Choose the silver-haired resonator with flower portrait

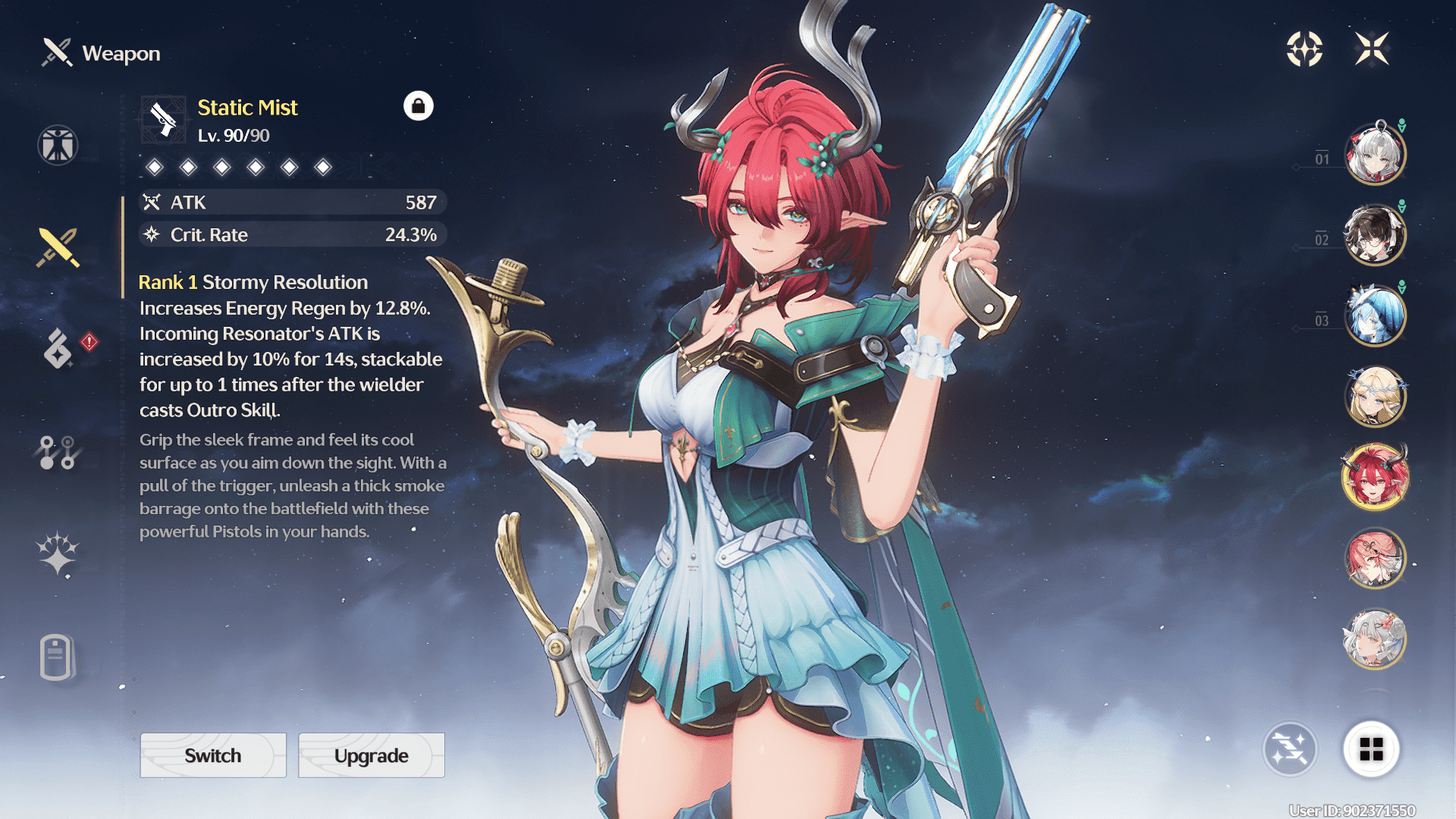click(x=1375, y=639)
